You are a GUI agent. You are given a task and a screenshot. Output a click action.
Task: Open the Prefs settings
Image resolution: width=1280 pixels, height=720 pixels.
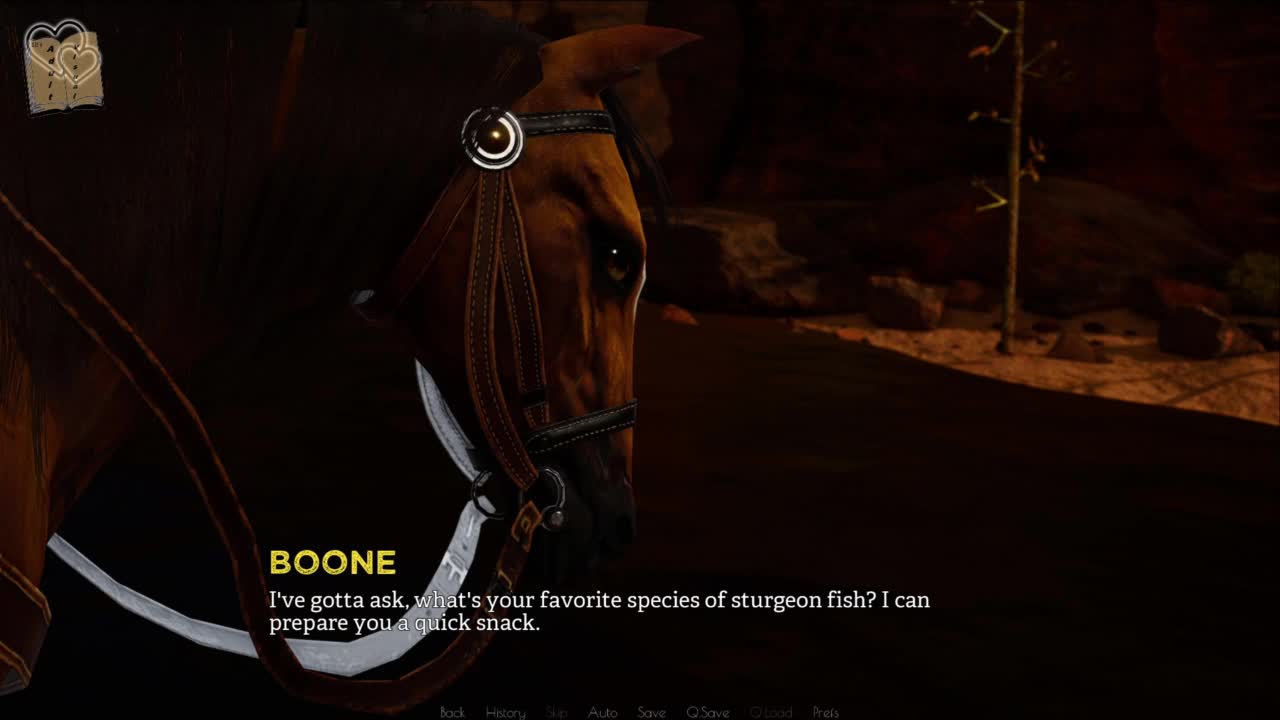825,712
